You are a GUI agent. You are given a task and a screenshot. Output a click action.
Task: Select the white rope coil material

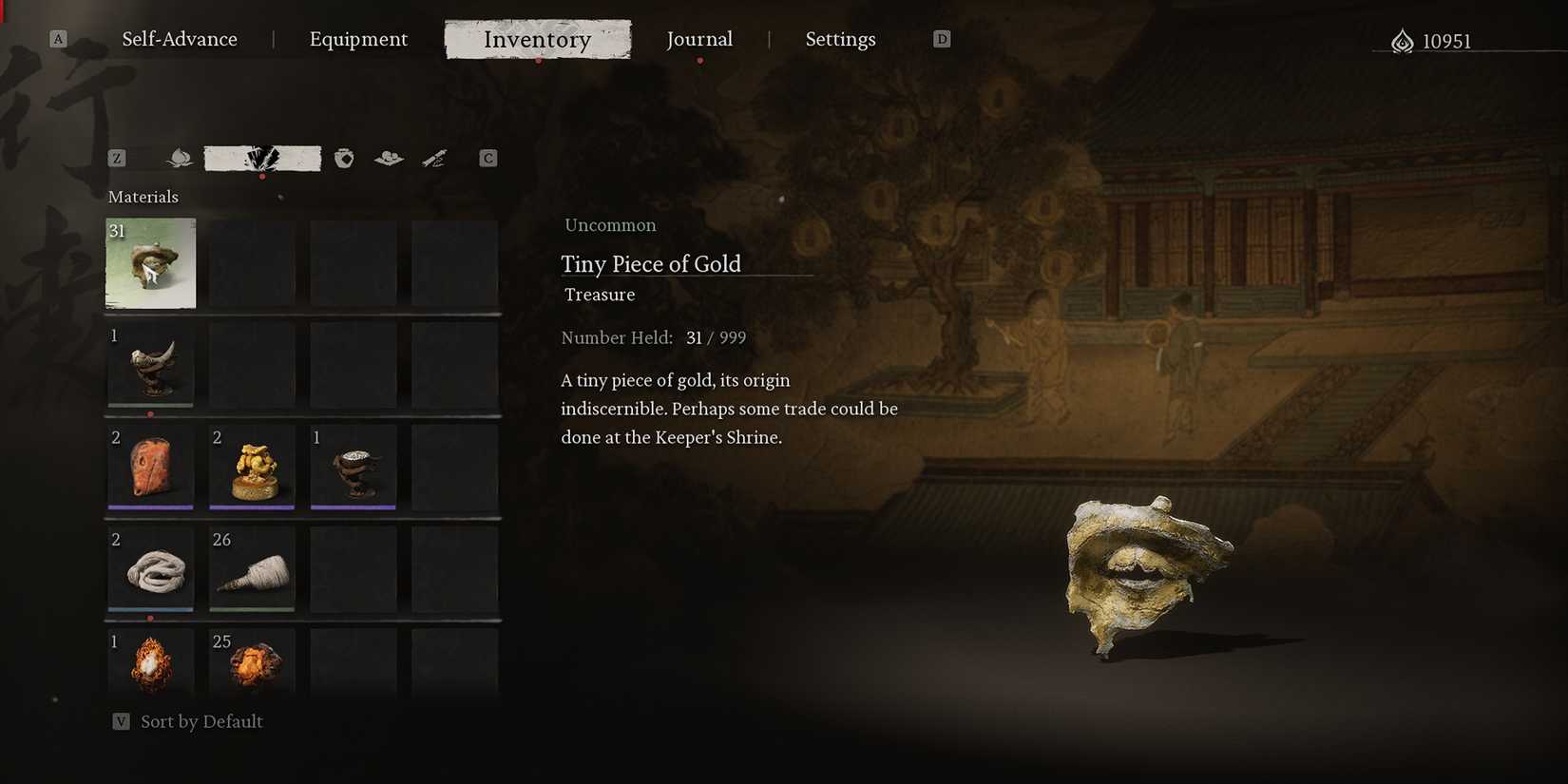coord(150,569)
